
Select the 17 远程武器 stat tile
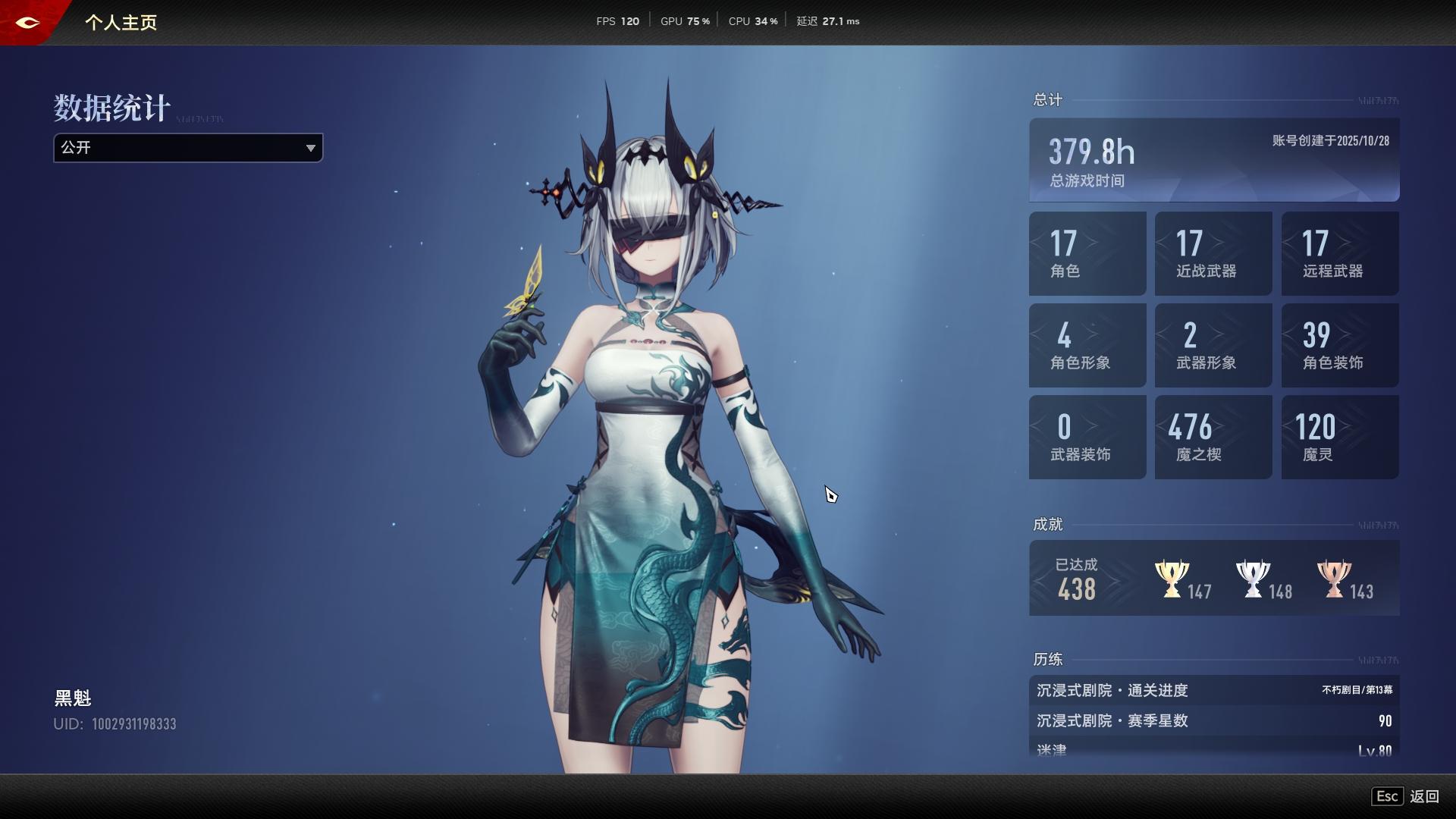[1339, 253]
